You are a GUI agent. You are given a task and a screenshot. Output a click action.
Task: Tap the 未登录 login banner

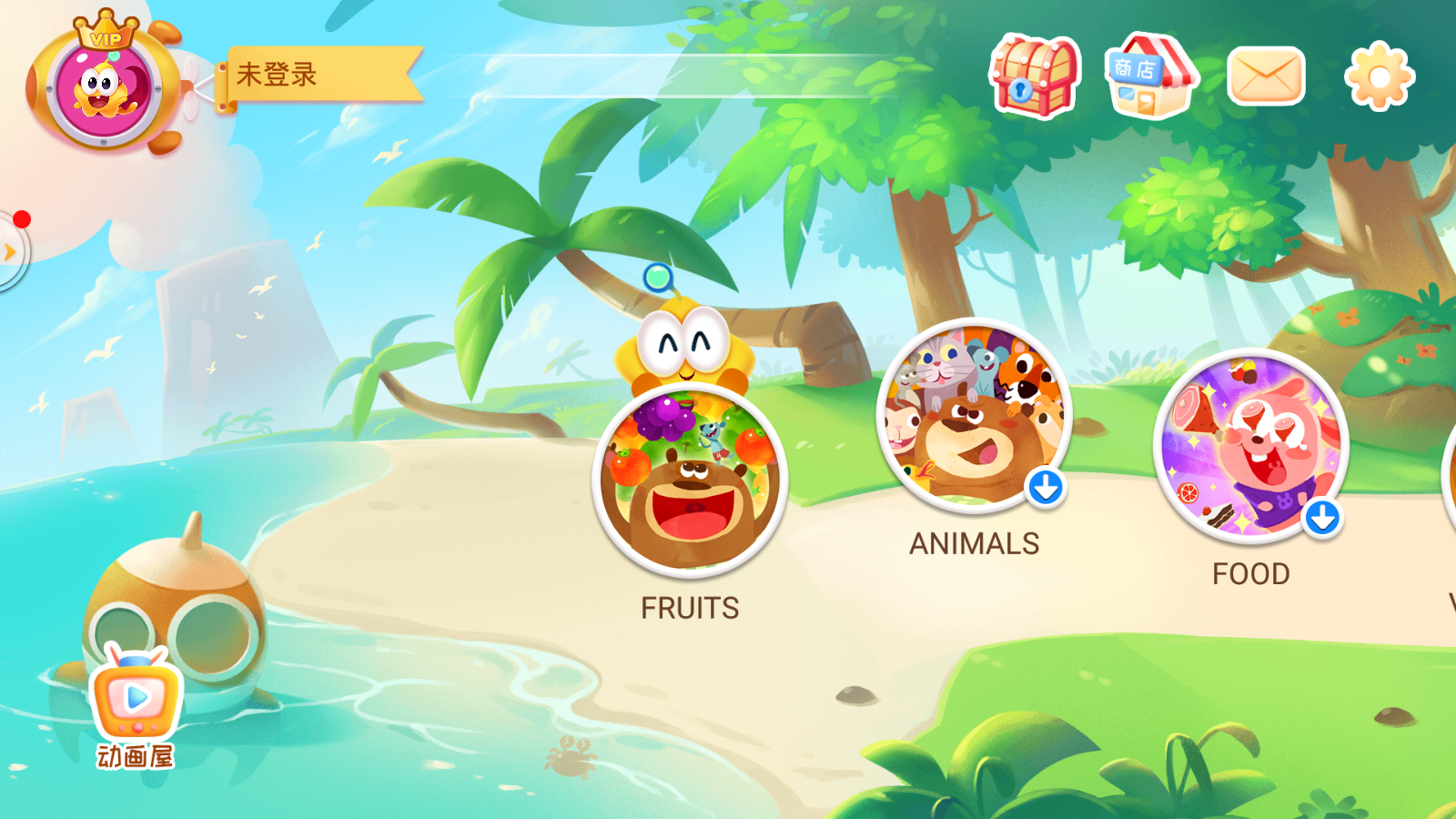click(318, 75)
